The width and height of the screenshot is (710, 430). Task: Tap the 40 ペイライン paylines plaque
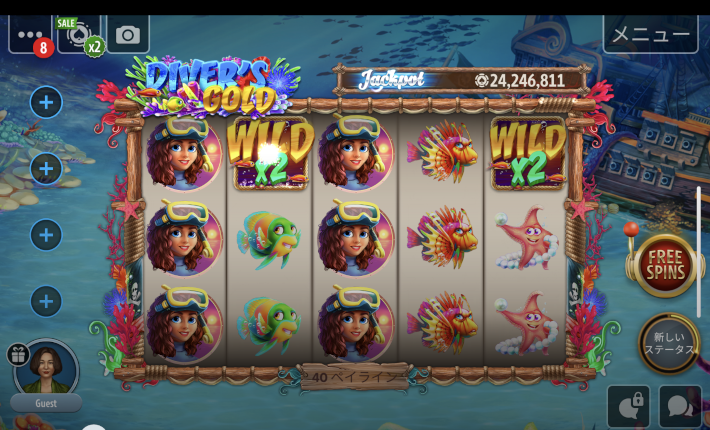pos(355,377)
